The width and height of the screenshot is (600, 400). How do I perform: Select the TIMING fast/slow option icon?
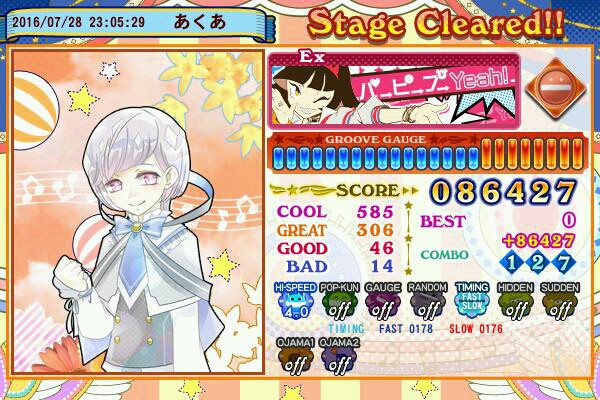click(x=472, y=300)
